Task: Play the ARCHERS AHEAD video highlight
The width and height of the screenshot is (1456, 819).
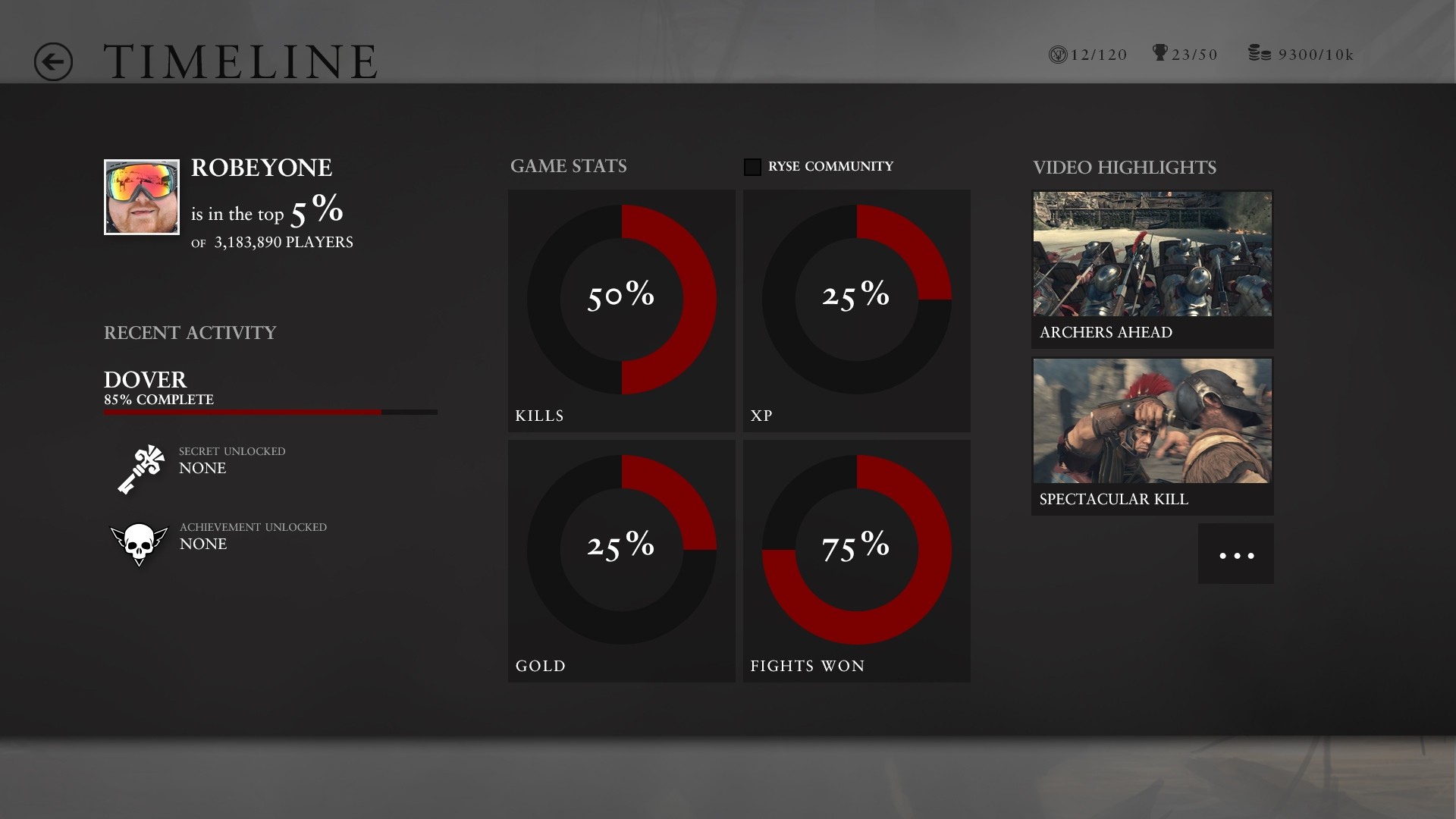Action: pos(1152,254)
